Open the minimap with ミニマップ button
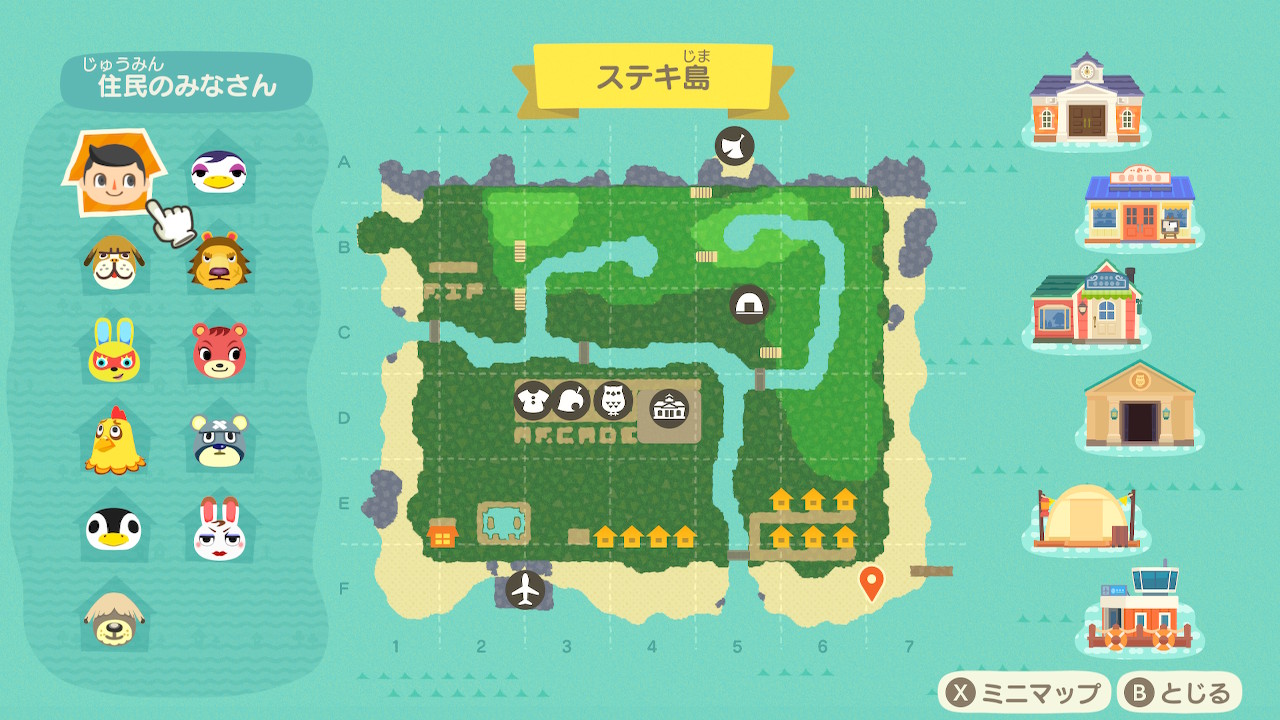 (x=1025, y=692)
